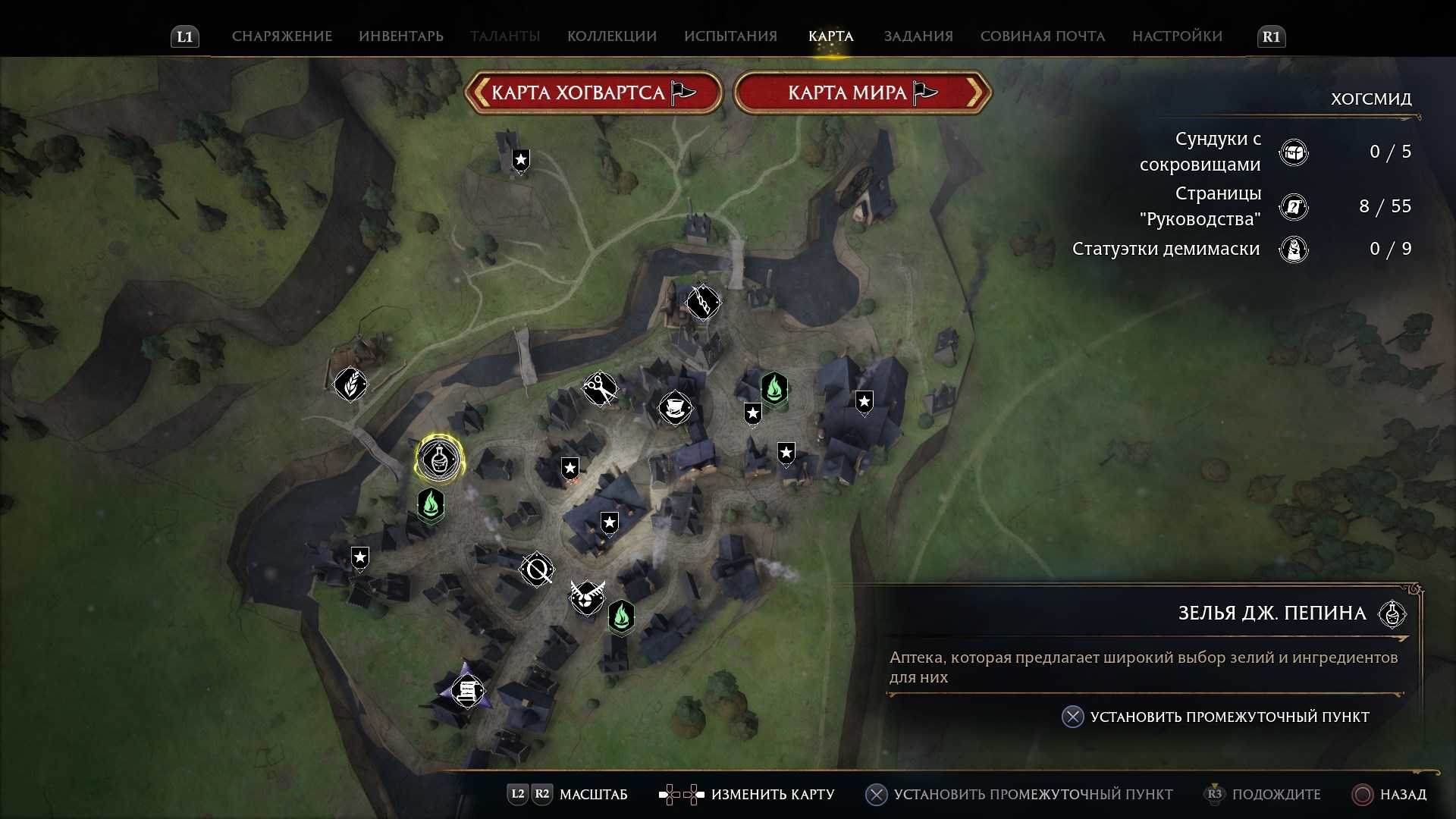
Task: Pick the green flame marker below the potion shop
Action: tap(431, 504)
